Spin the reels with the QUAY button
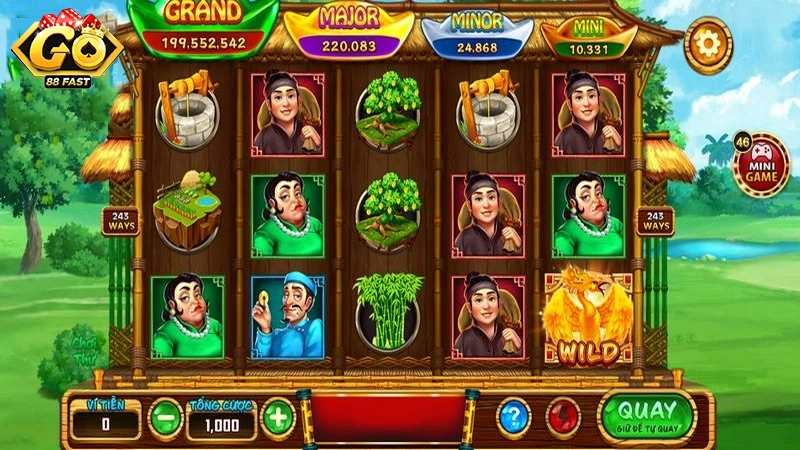Screen dimensions: 800x450 [646, 414]
